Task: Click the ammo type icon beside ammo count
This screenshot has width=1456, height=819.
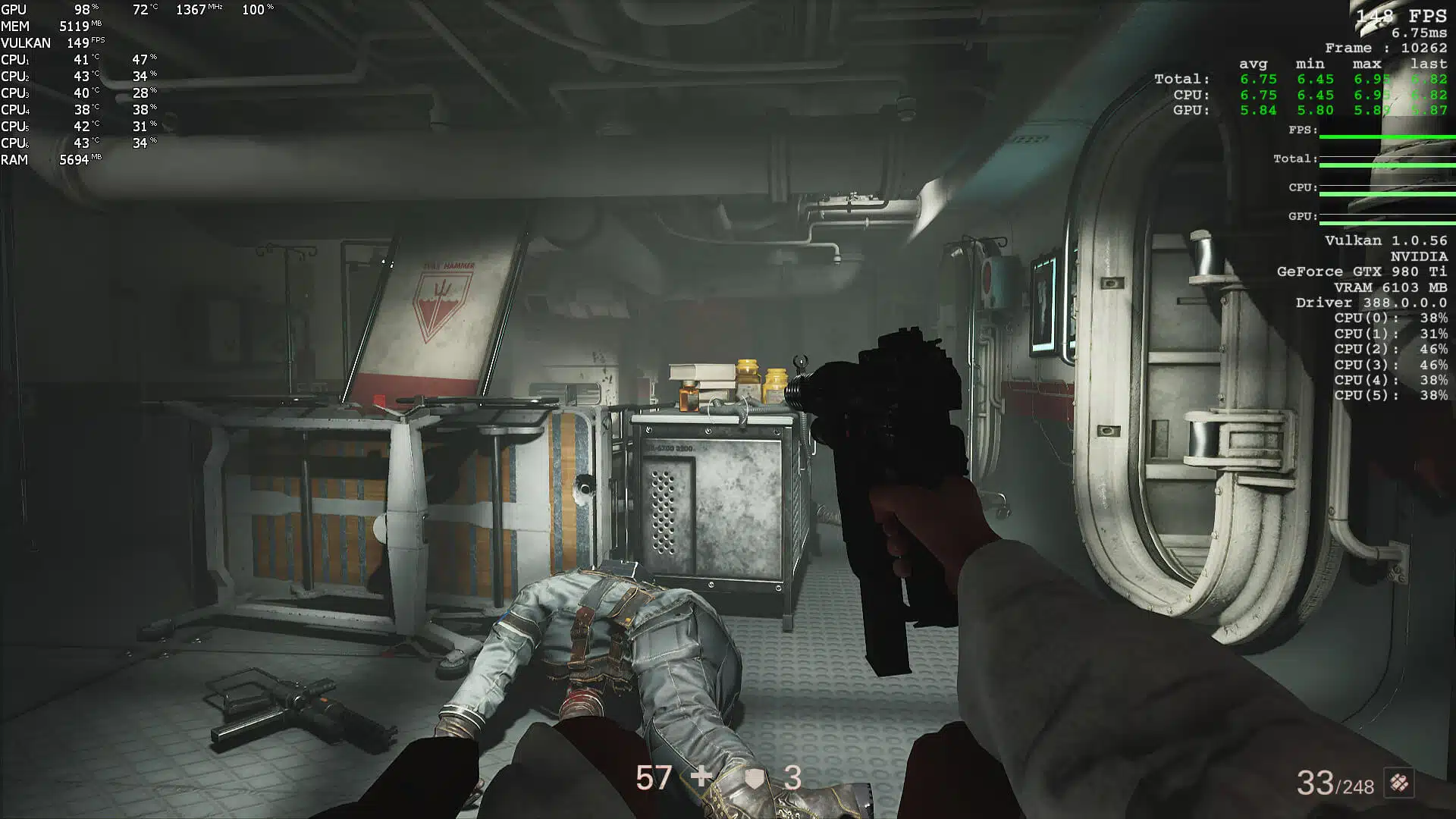Action: (x=1399, y=783)
